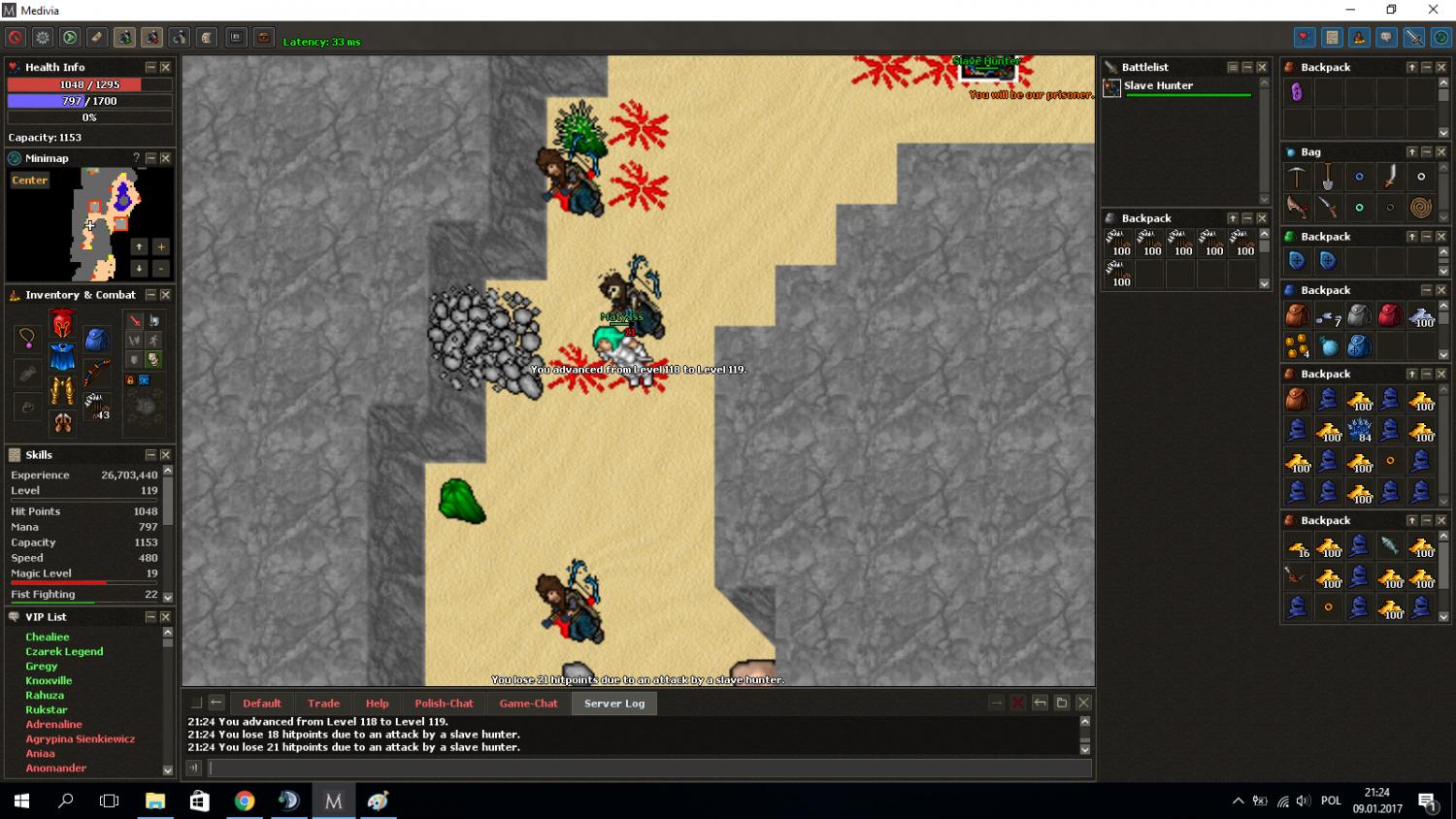Open the Trade chat tab
Screen dimensions: 1456x819
coord(323,704)
